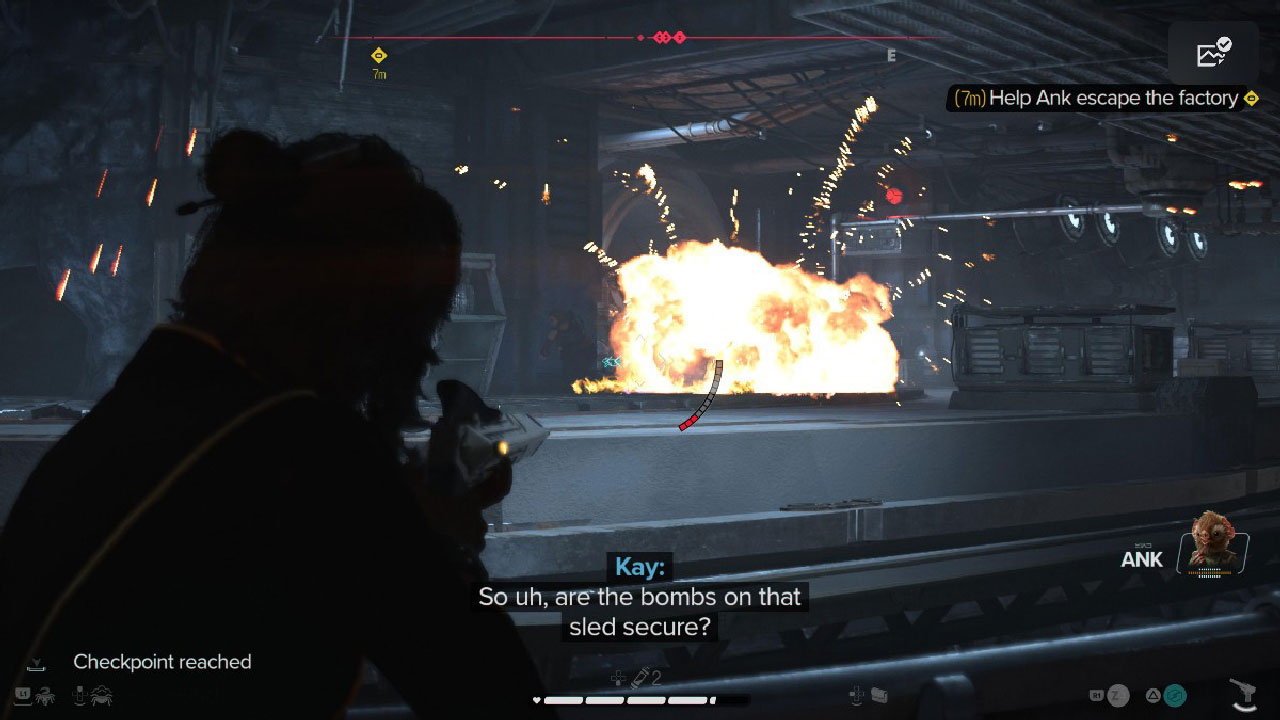
Task: Activate the teal cube ability icon
Action: 1174,694
